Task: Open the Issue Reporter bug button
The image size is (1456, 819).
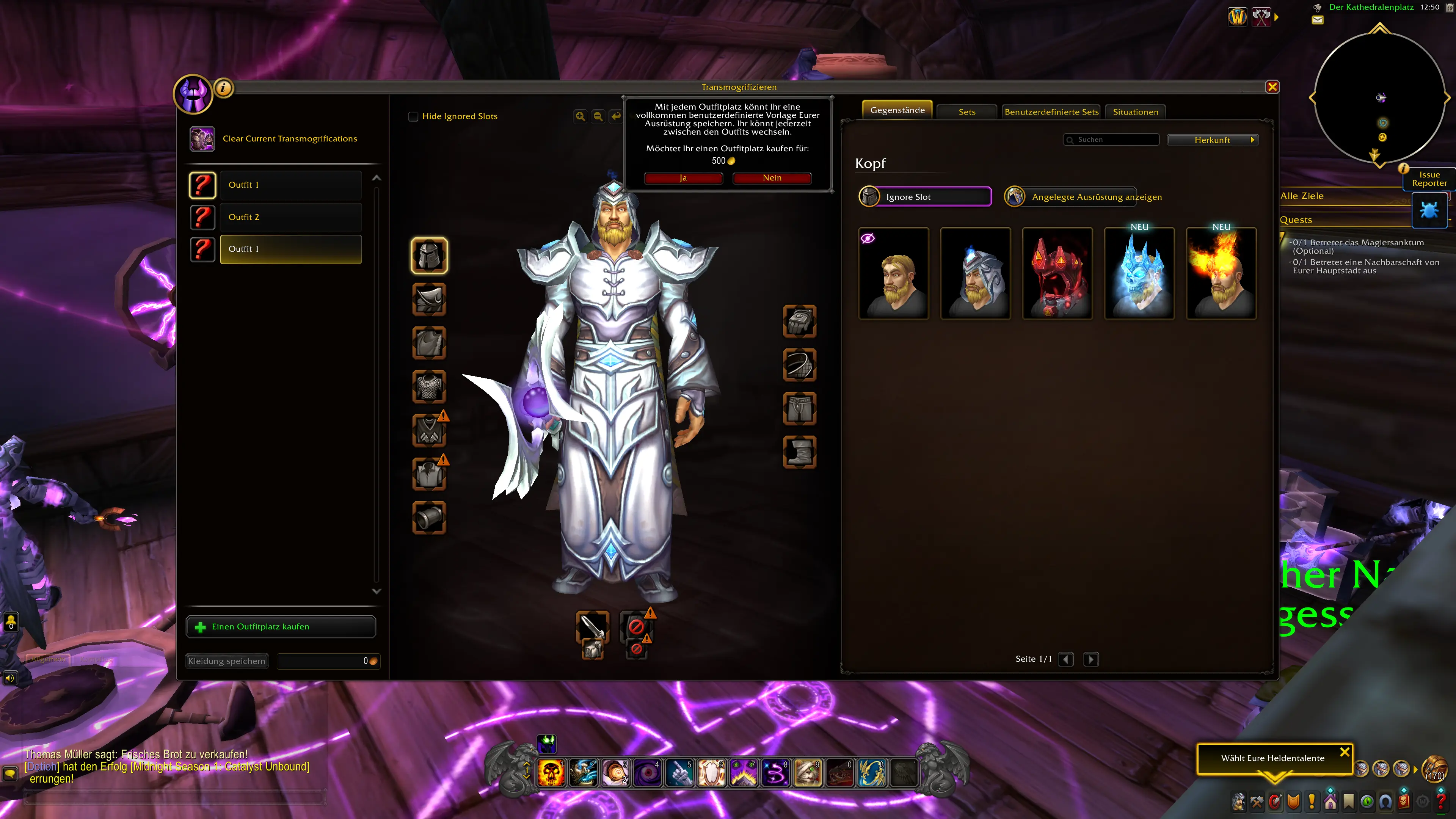Action: (x=1429, y=210)
